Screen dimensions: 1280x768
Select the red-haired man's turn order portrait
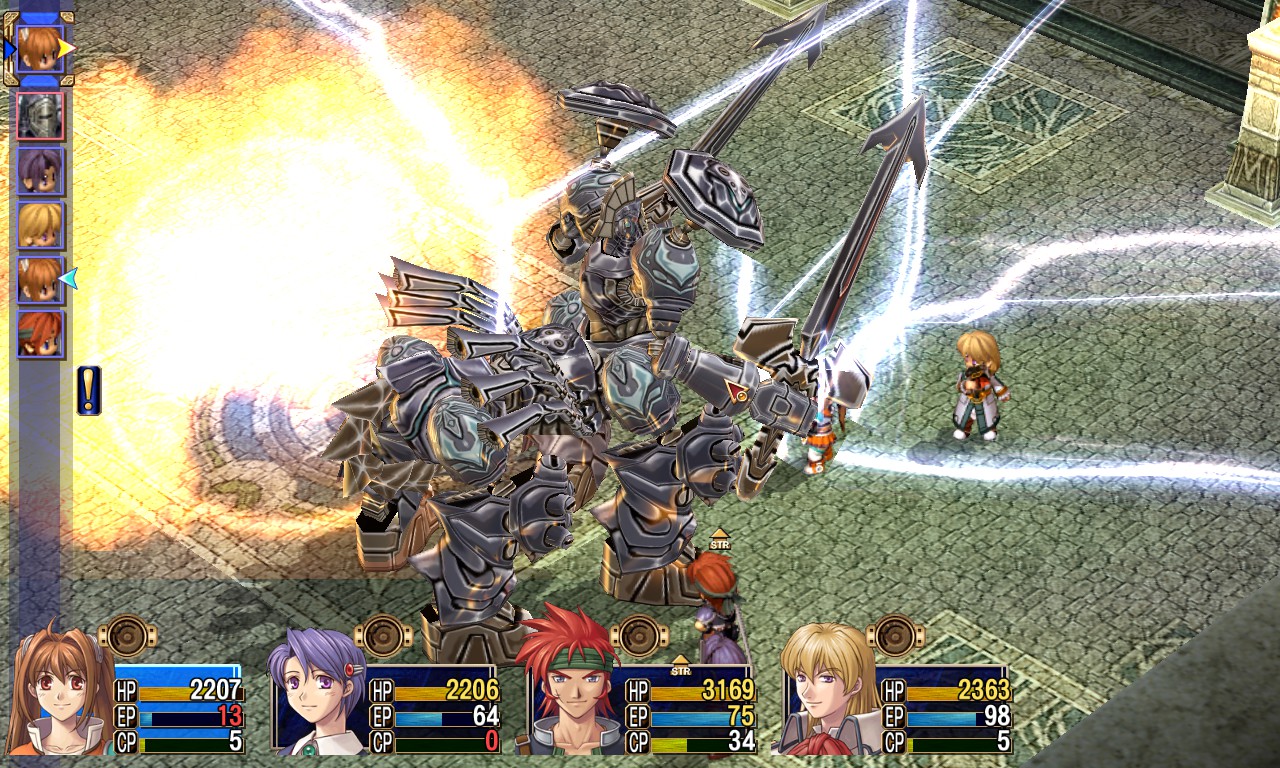40,334
